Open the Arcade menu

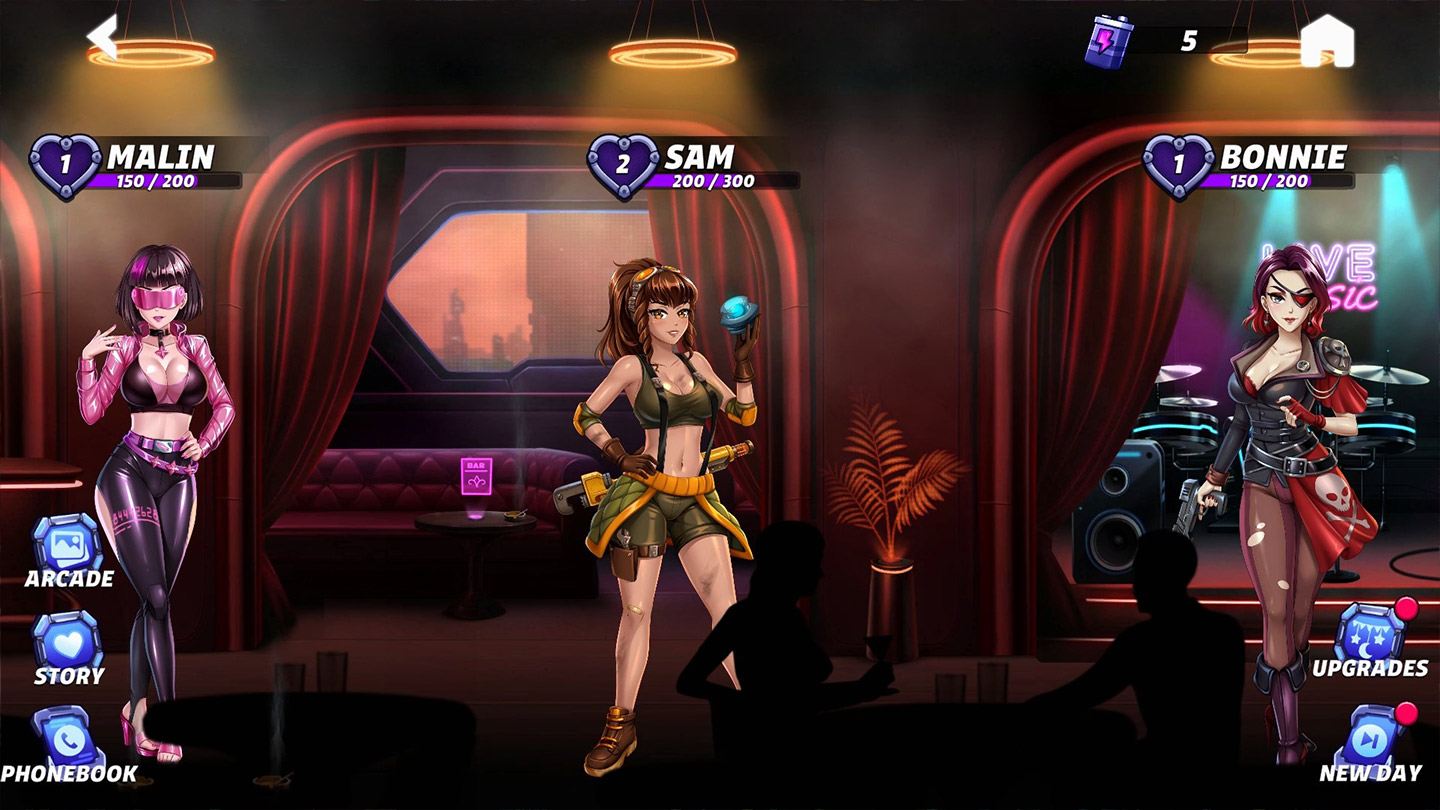68,545
